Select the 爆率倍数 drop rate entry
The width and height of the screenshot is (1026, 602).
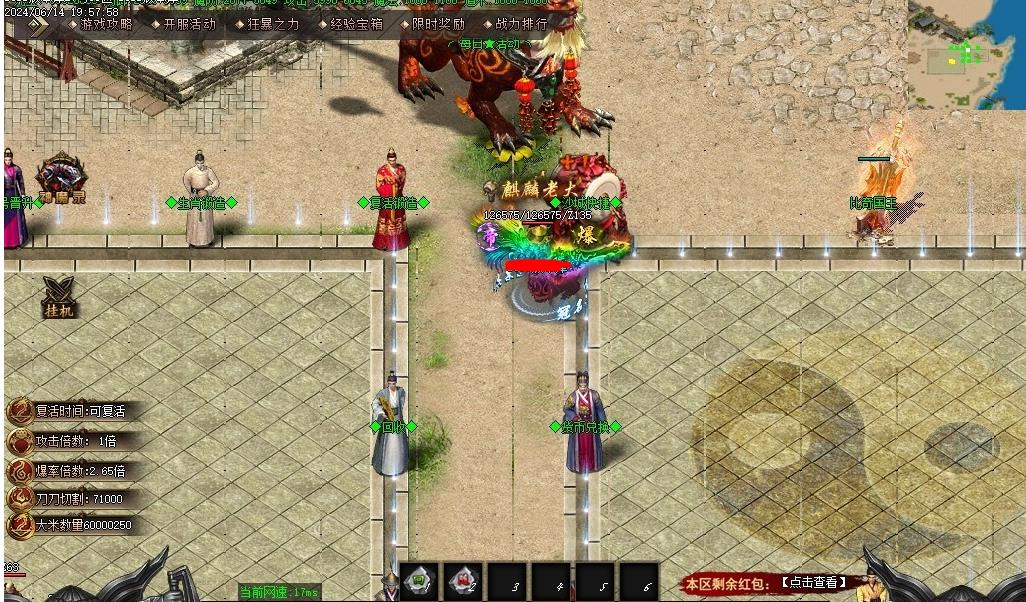point(80,470)
